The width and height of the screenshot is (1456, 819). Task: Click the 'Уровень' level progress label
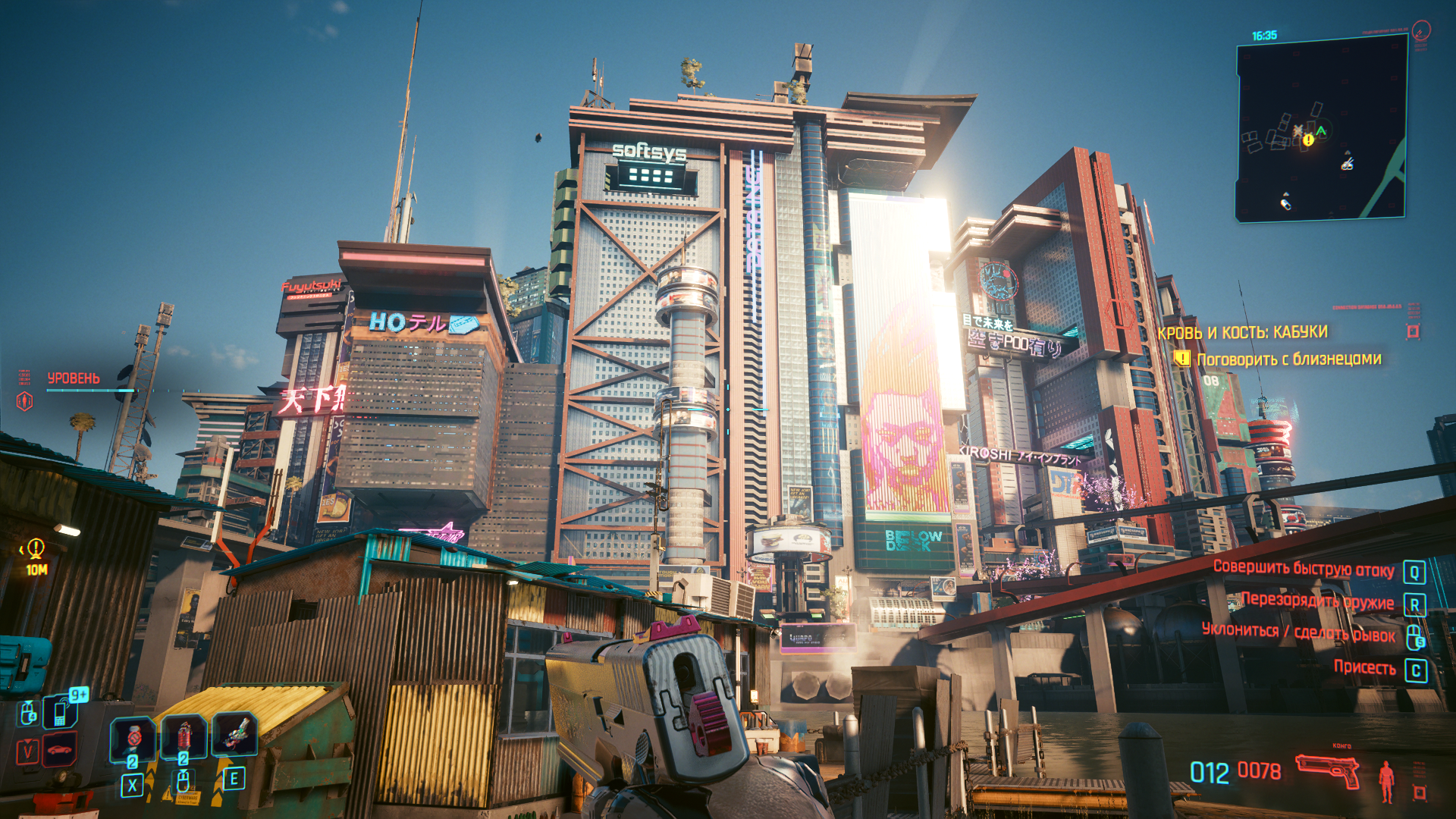tap(74, 378)
